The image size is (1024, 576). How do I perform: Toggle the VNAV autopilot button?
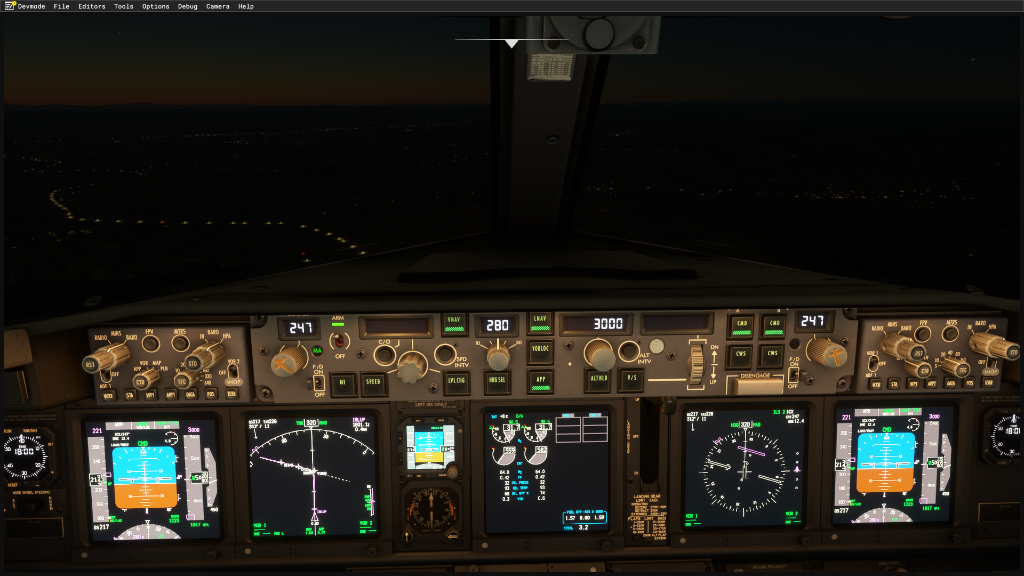click(x=454, y=324)
